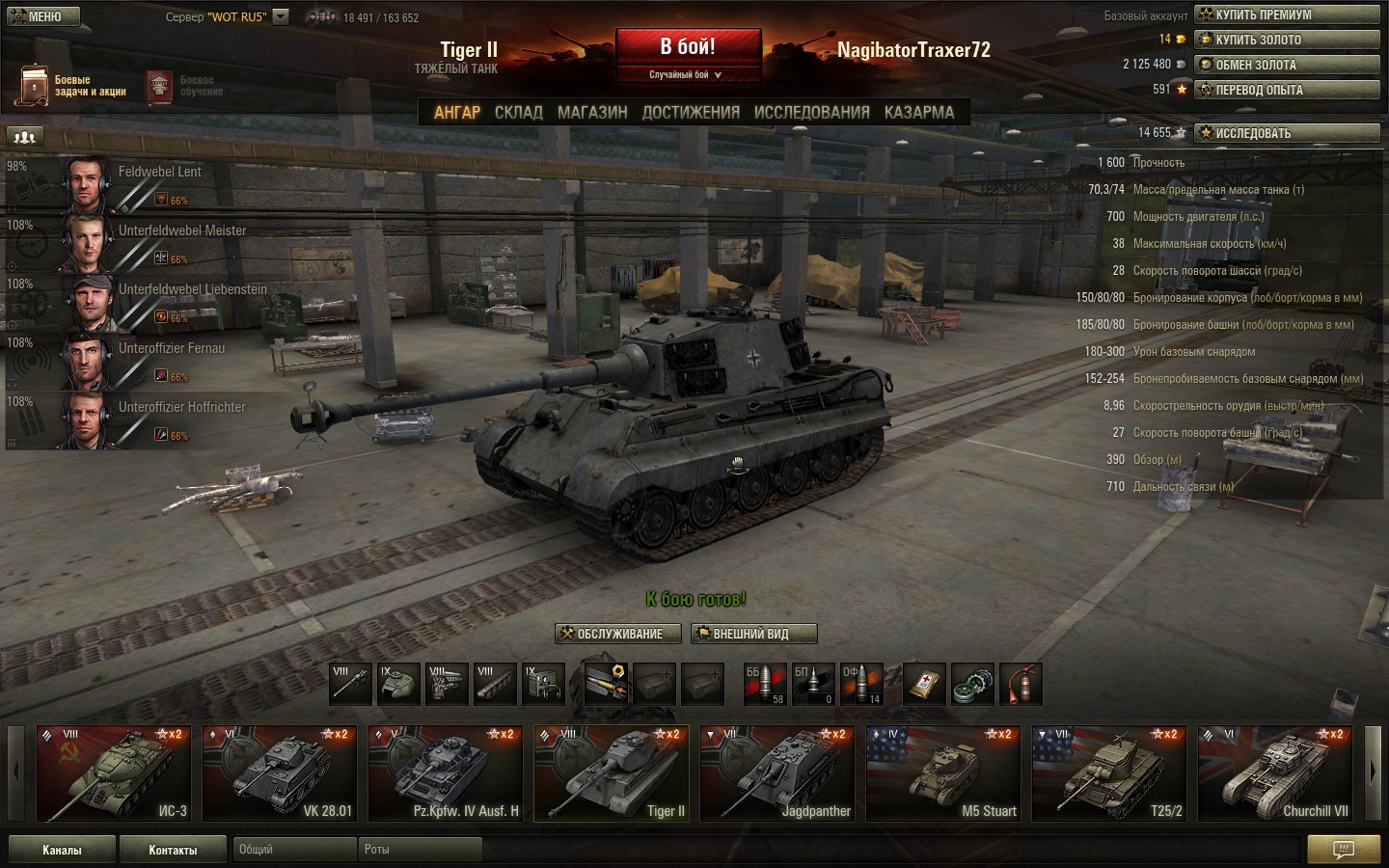Open the МЕНЮ button
This screenshot has width=1389, height=868.
pyautogui.click(x=41, y=16)
